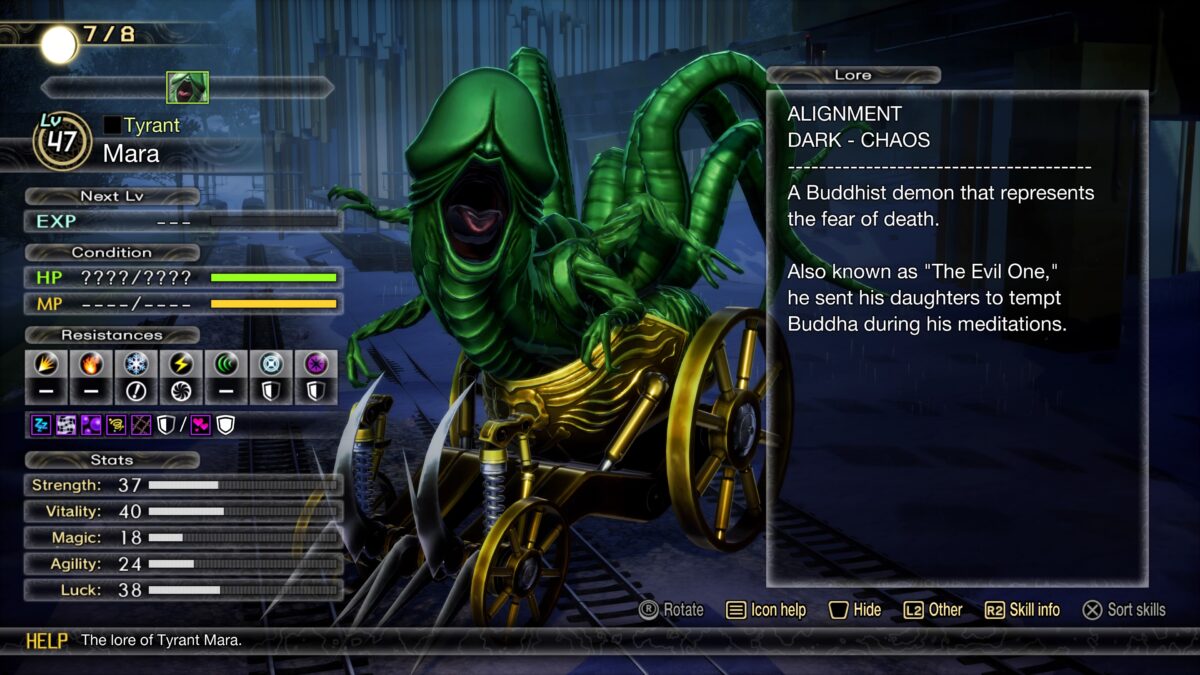Select the Light resistance icon

271,364
